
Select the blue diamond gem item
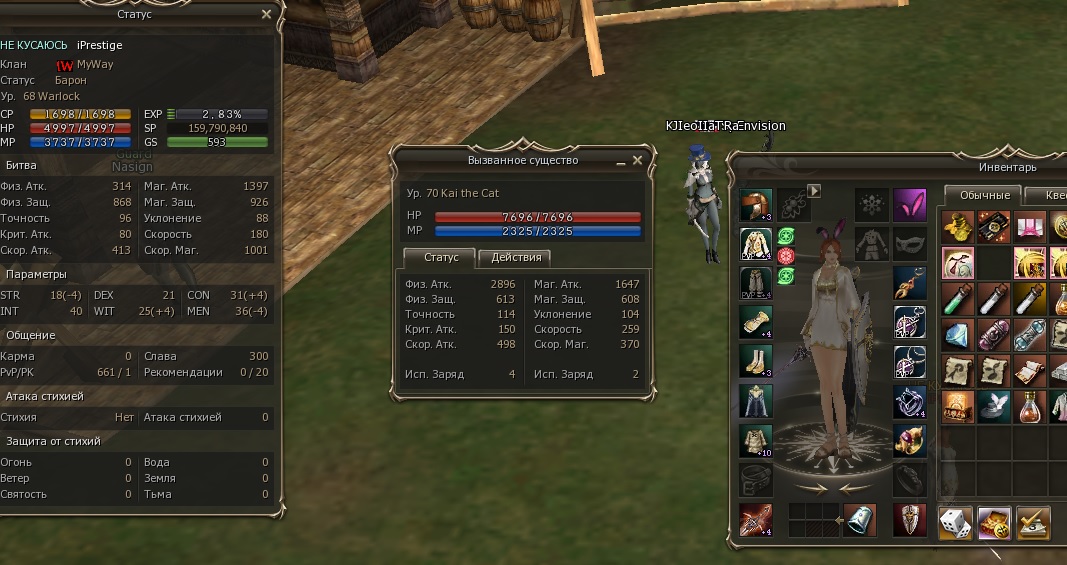click(x=957, y=334)
